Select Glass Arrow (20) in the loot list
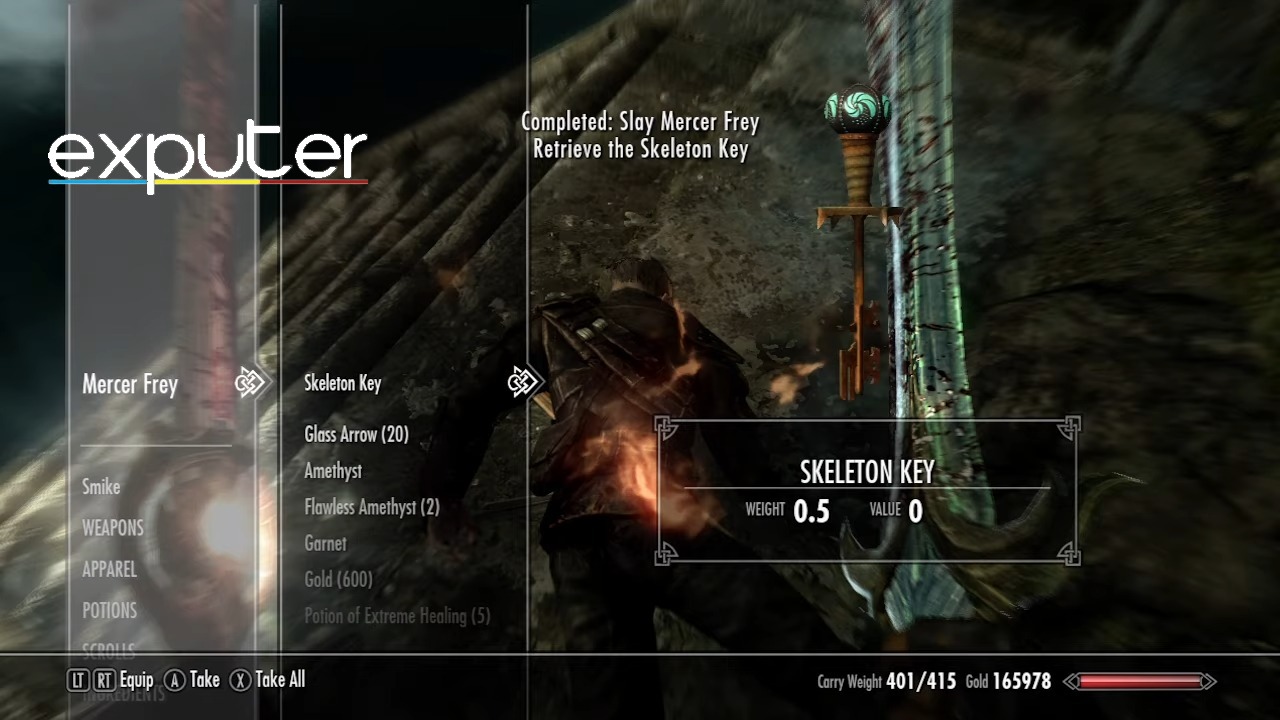The height and width of the screenshot is (720, 1280). pyautogui.click(x=355, y=435)
